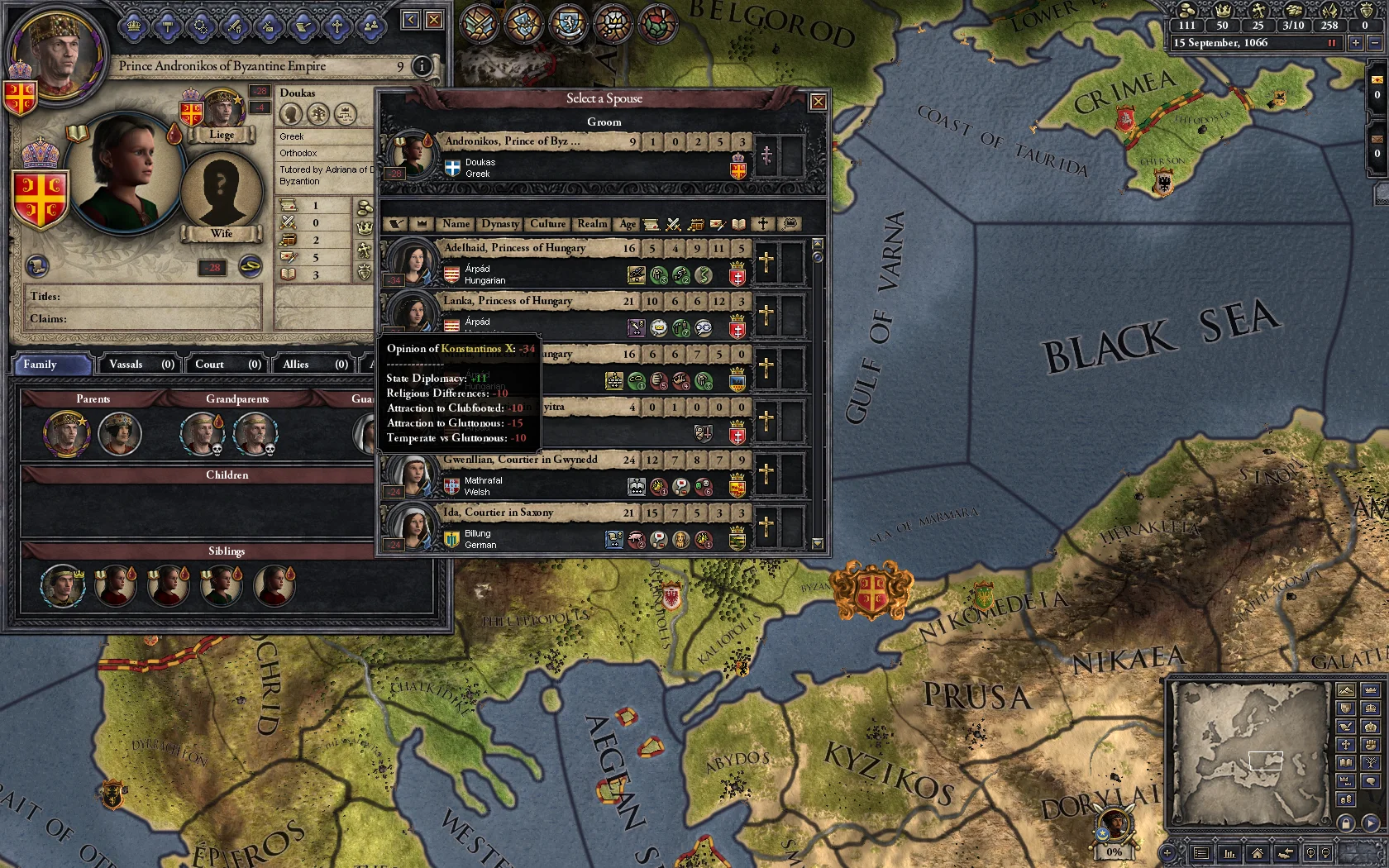Screen dimensions: 1389x868
Task: Sort candidates by Dynasty column
Action: pyautogui.click(x=499, y=224)
